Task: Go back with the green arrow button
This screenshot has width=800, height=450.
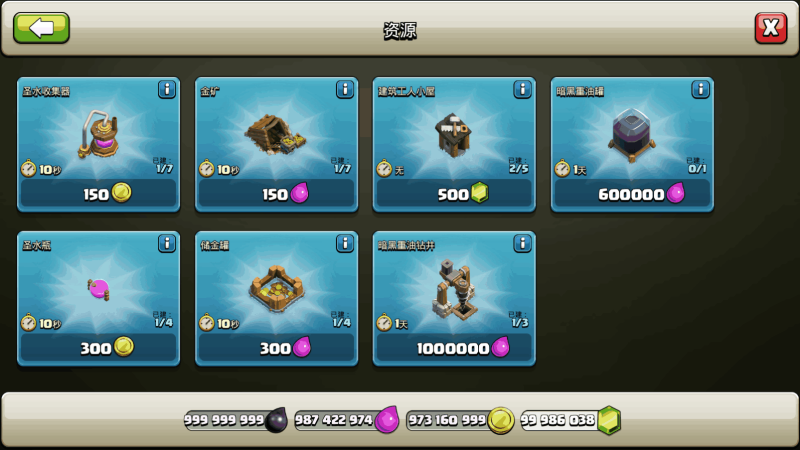Action: tap(41, 28)
